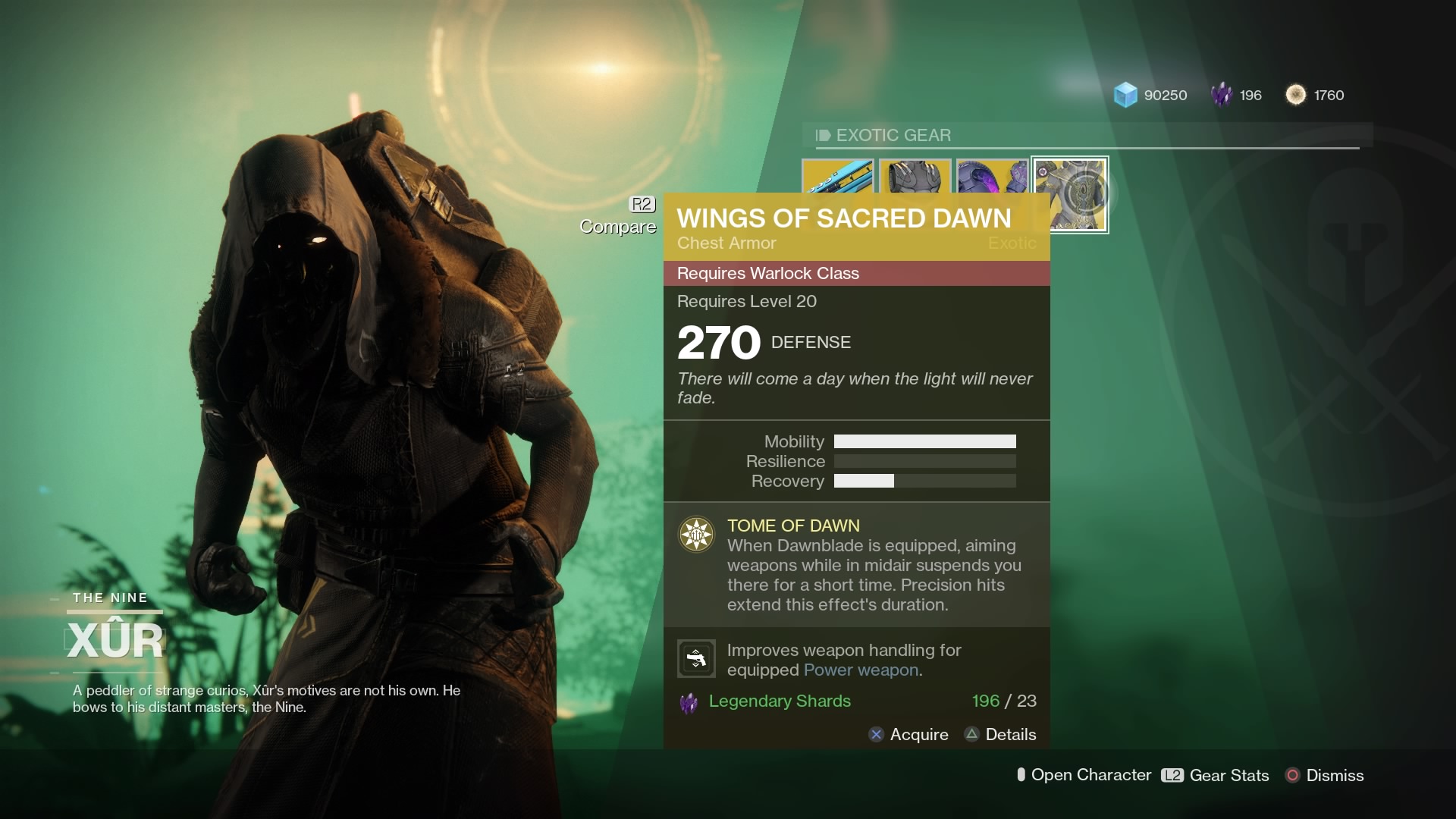The height and width of the screenshot is (819, 1456).
Task: Open Details for Wings of Sacred Dawn
Action: [1000, 734]
